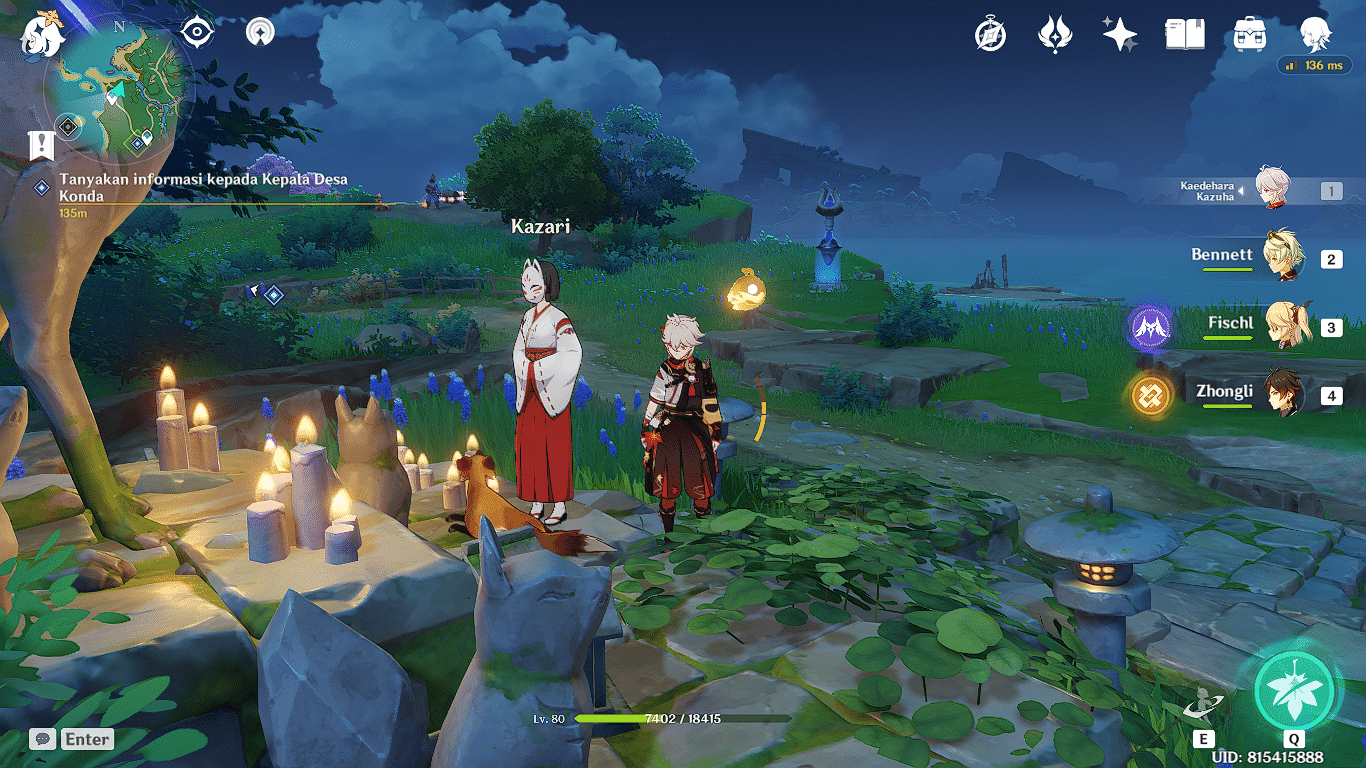Open the character profile icon
Screen dimensions: 1366x768
1315,35
